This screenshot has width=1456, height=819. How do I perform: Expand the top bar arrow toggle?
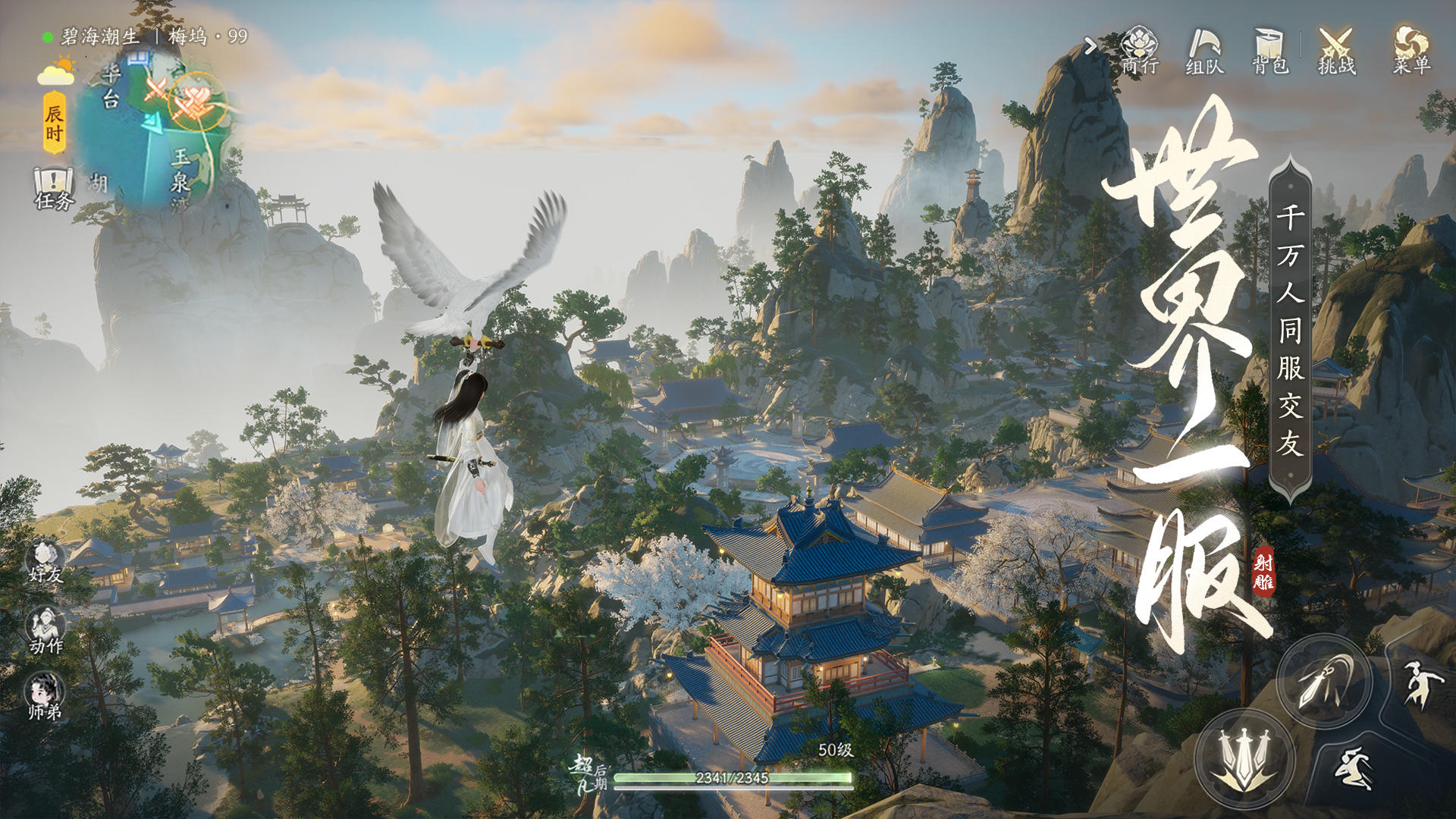coord(1090,47)
